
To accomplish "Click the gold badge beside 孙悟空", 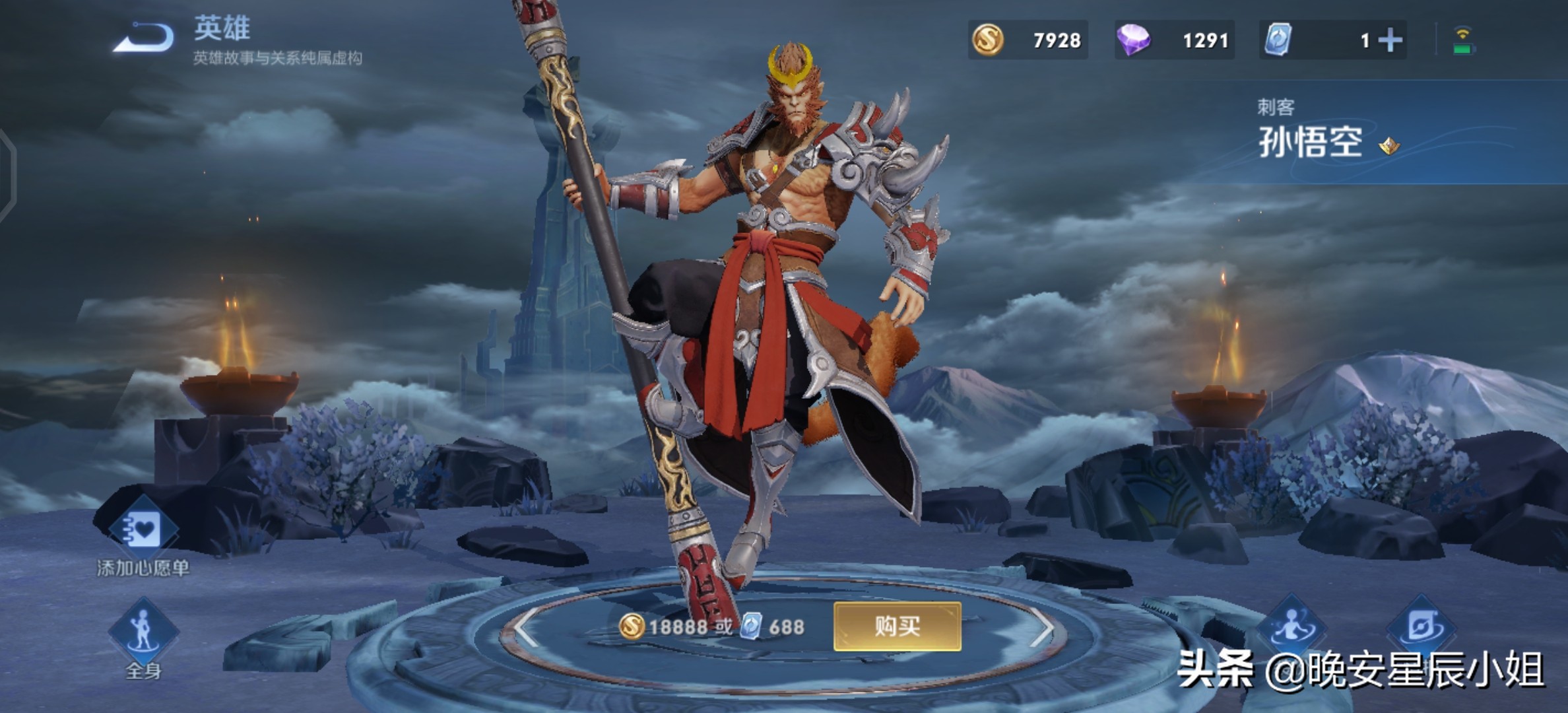I will coord(1389,145).
